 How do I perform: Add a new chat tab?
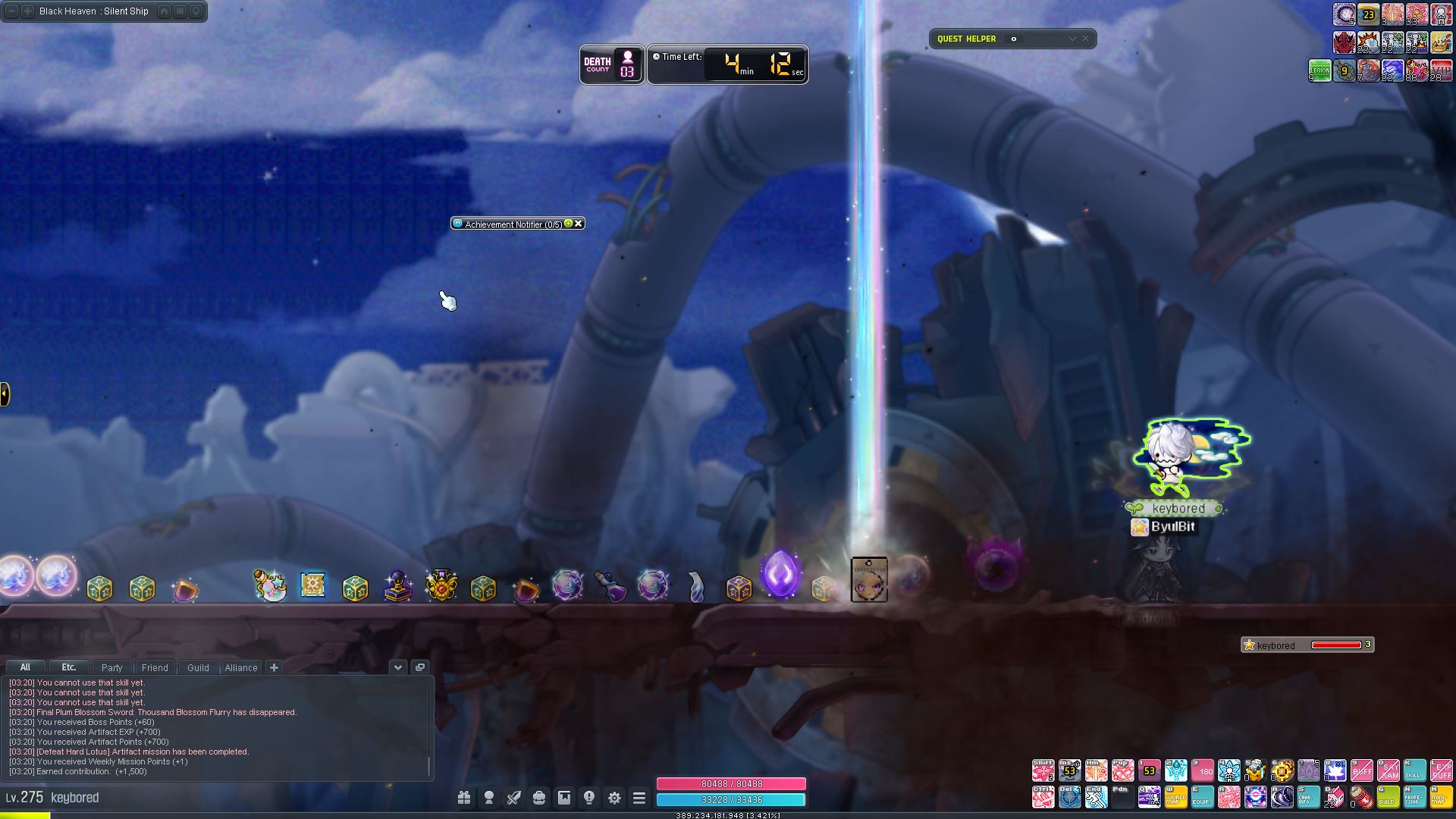[x=274, y=667]
